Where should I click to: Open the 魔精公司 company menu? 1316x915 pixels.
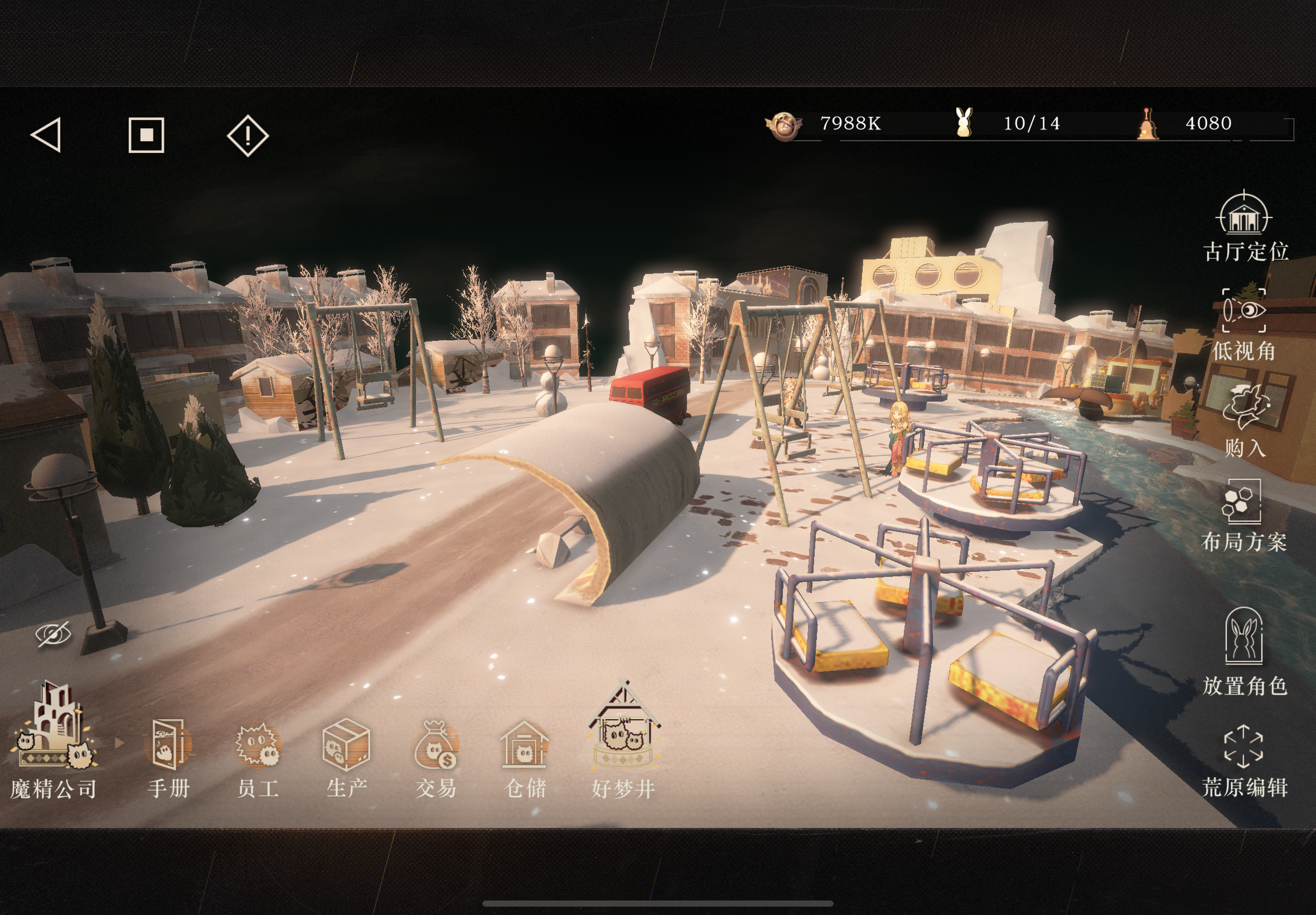pyautogui.click(x=55, y=741)
